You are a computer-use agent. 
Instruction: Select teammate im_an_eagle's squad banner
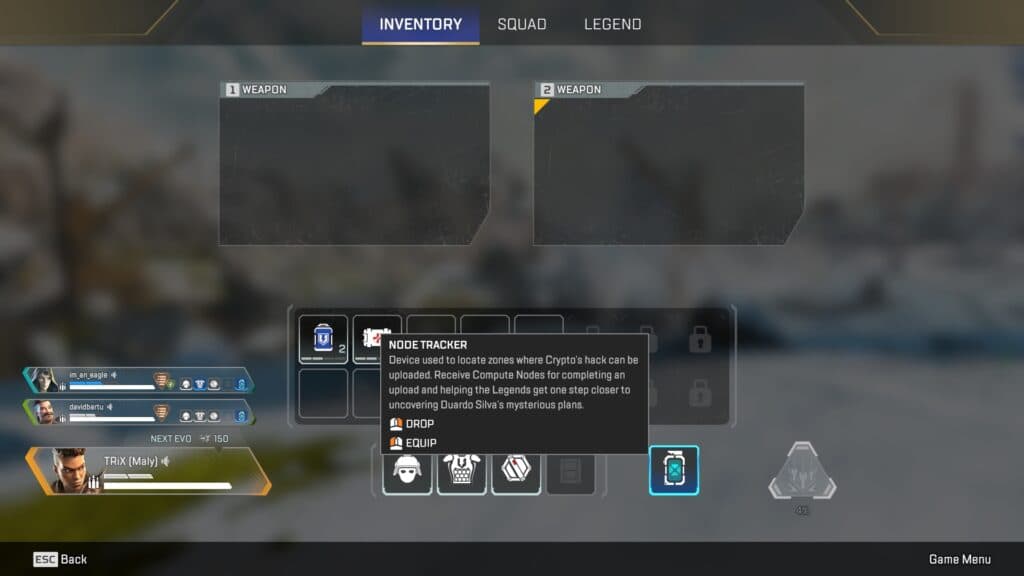pyautogui.click(x=138, y=381)
